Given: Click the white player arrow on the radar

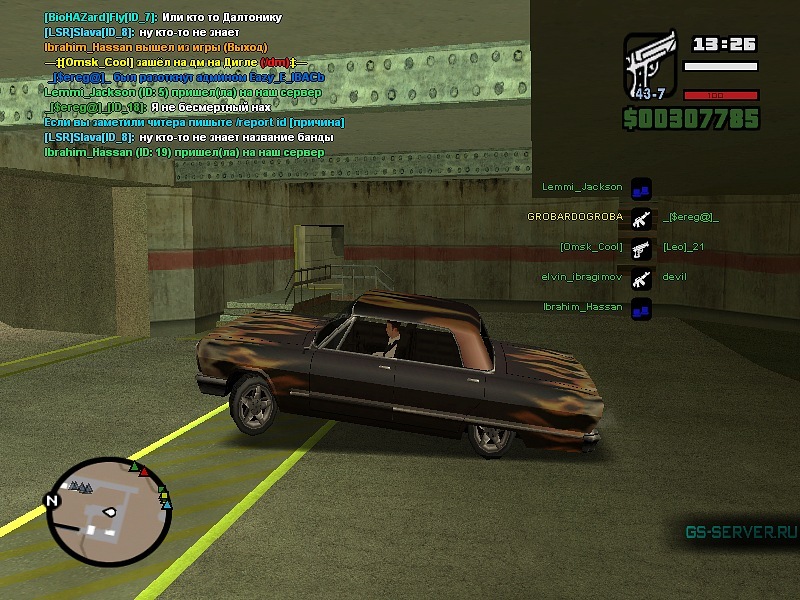Looking at the screenshot, I should point(108,514).
